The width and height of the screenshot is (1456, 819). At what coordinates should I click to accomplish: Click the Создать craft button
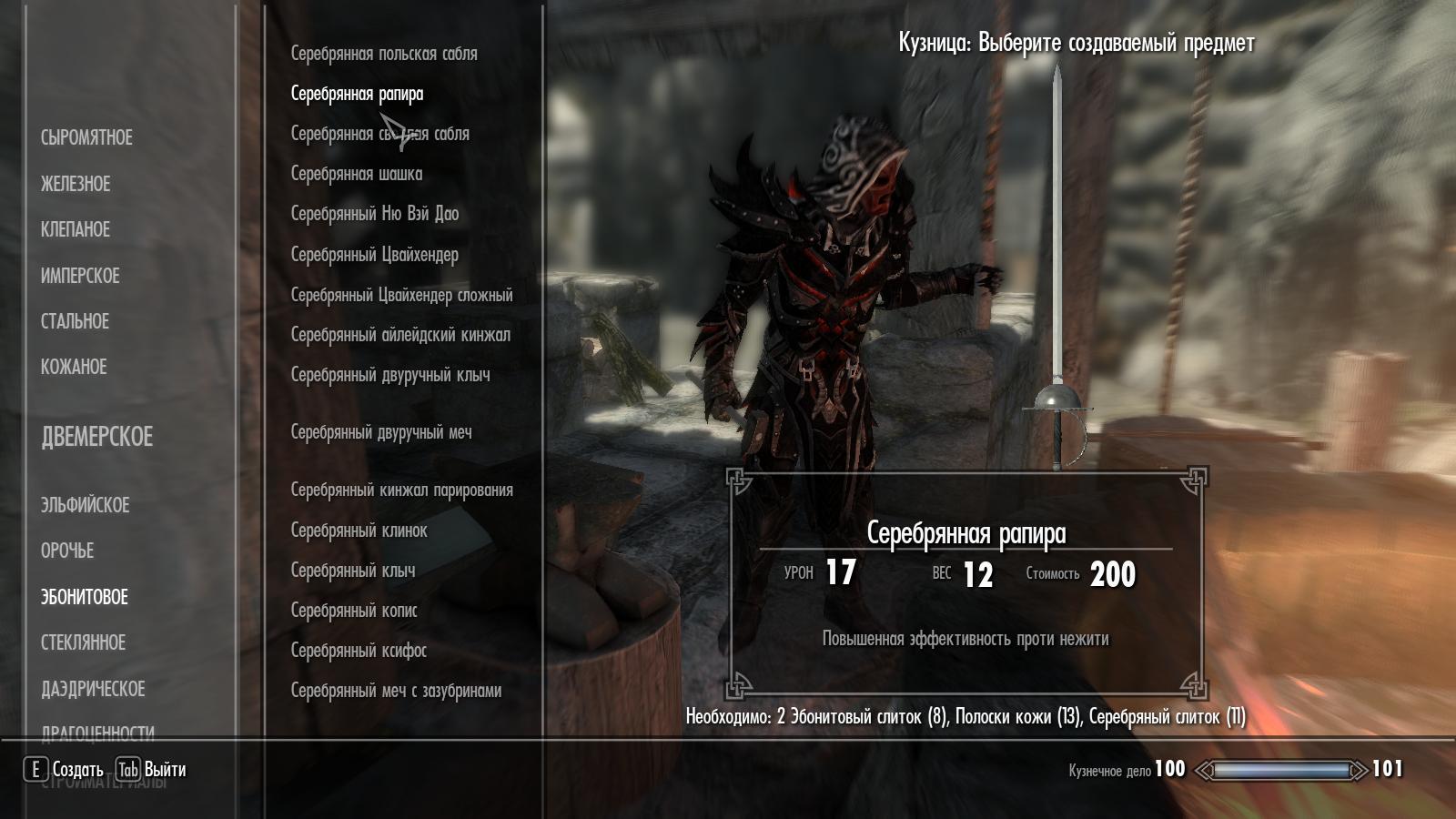65,770
